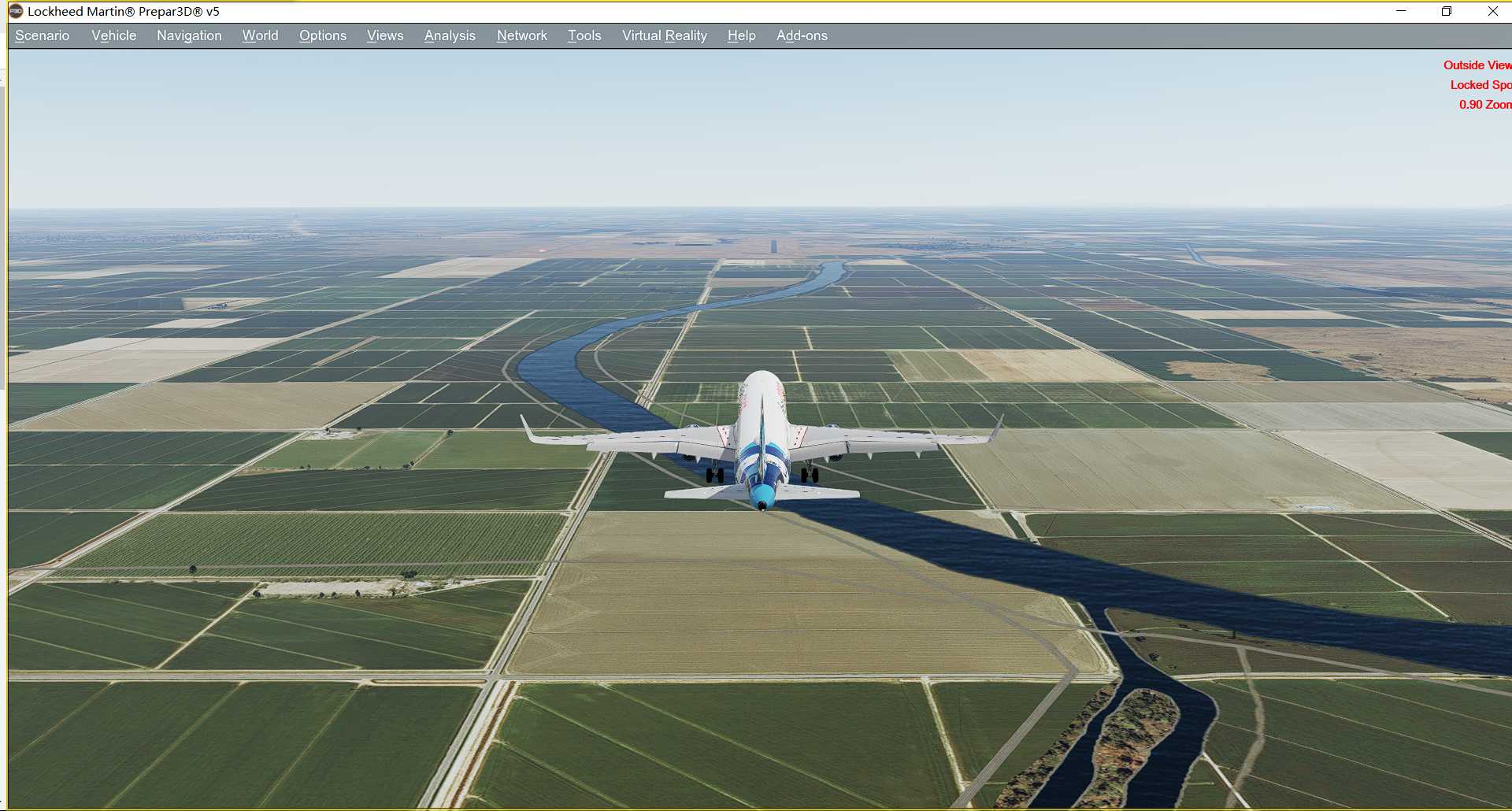Open the Options menu
Screen dimensions: 1512x811
click(x=322, y=35)
